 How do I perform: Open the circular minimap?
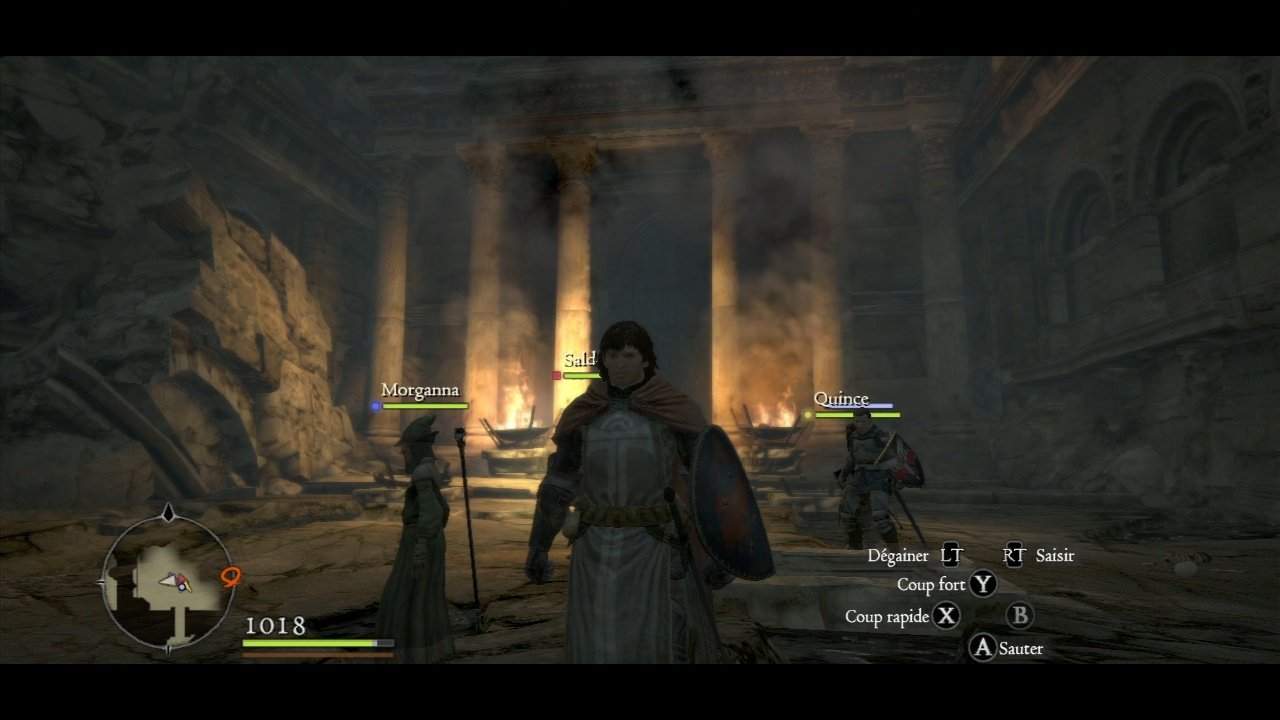(168, 581)
